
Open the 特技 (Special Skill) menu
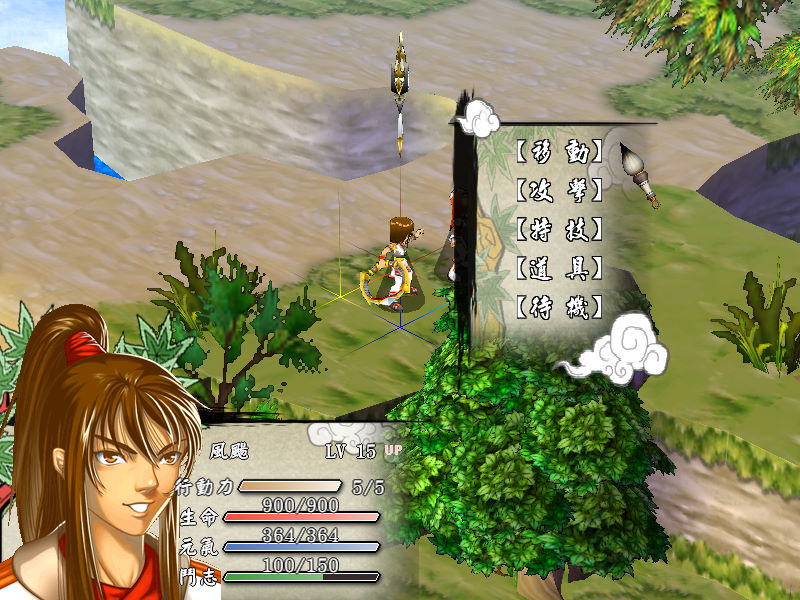tap(560, 229)
